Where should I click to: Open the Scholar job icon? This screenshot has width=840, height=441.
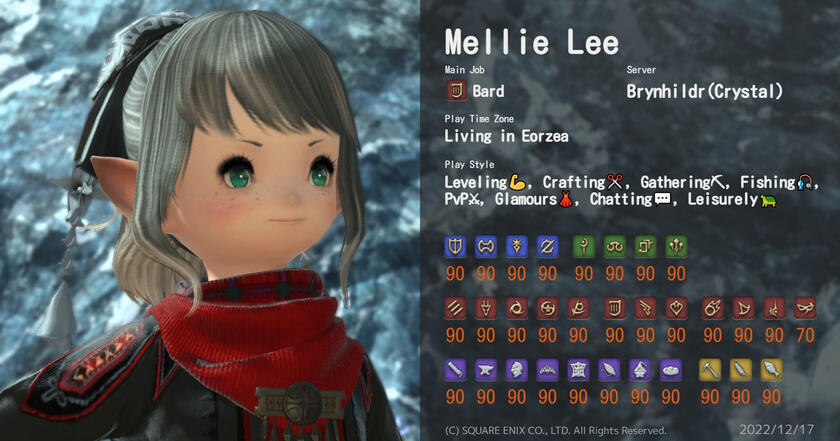click(614, 247)
